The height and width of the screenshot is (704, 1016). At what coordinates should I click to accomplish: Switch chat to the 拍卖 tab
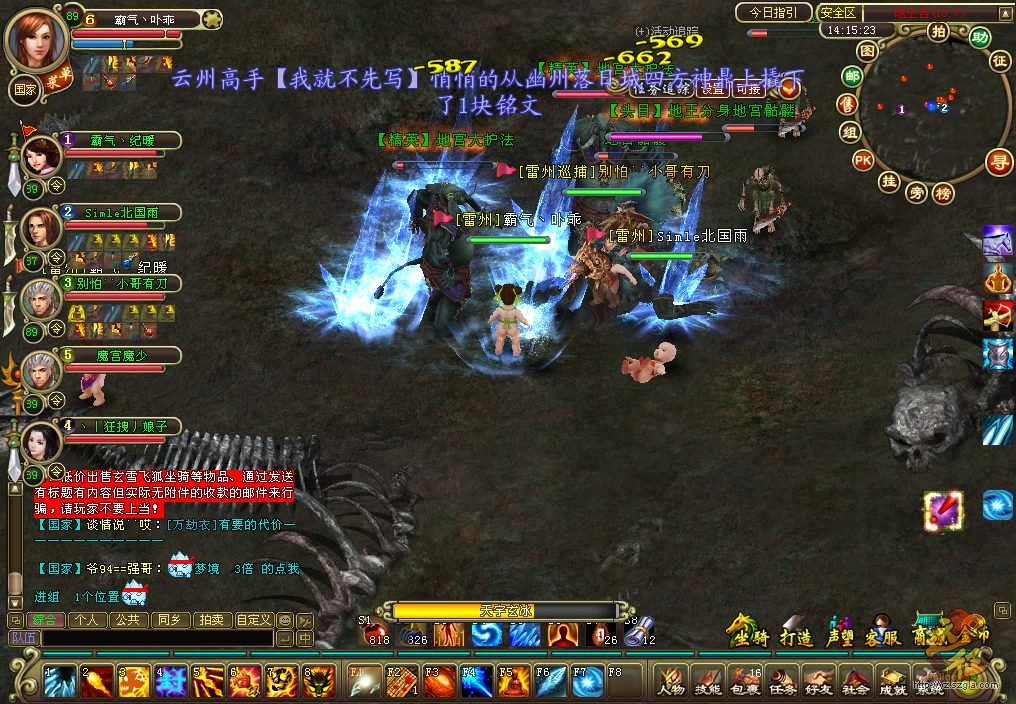(x=210, y=620)
